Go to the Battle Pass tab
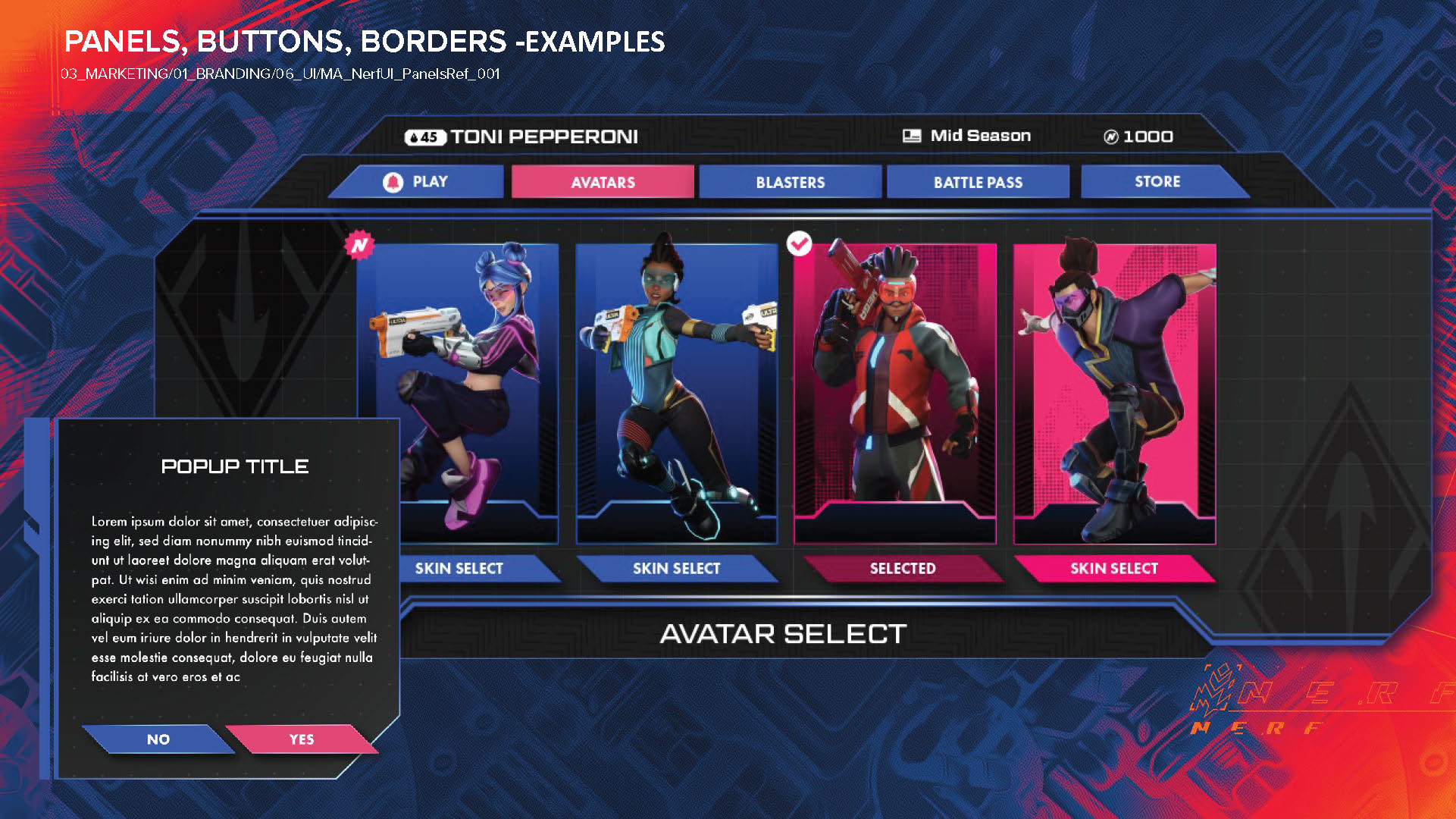Screen dimensions: 1456x819 pyautogui.click(x=978, y=182)
